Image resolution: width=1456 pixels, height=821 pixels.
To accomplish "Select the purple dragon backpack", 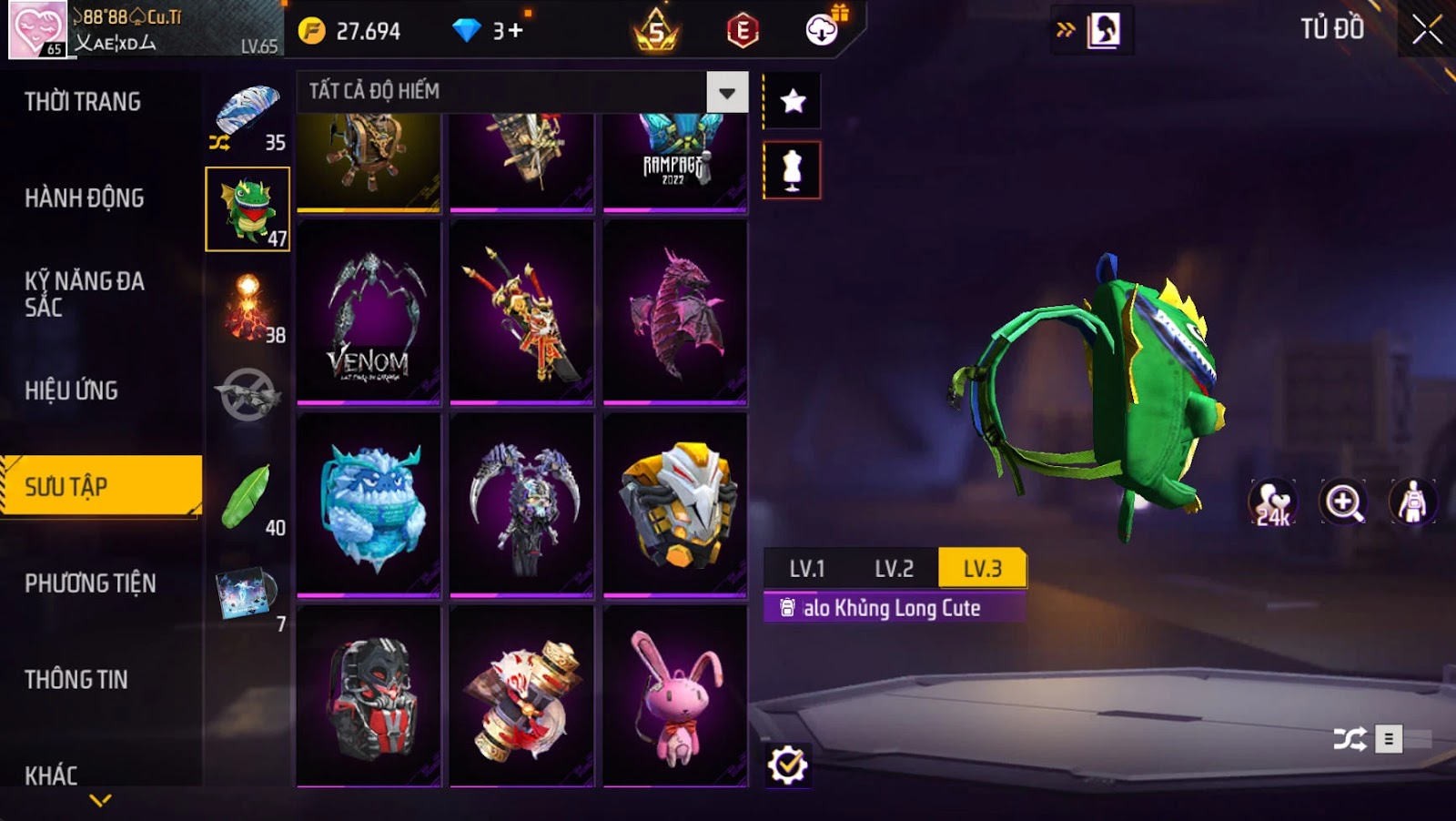I will pos(675,314).
